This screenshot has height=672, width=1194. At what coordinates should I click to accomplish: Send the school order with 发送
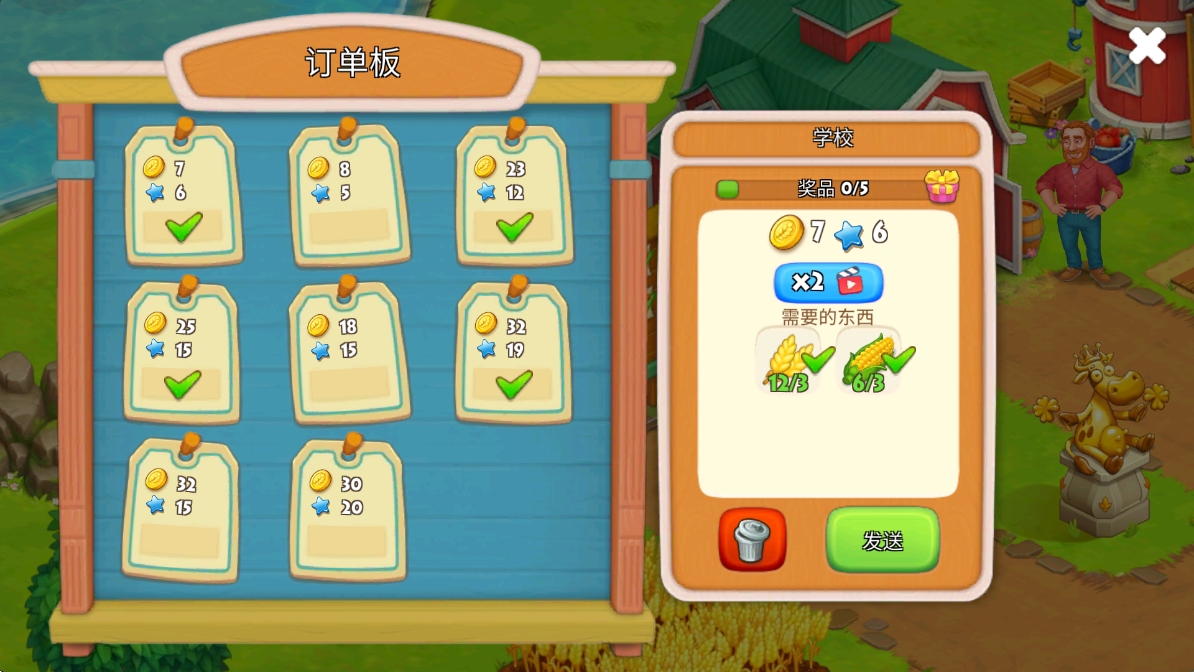click(x=882, y=540)
